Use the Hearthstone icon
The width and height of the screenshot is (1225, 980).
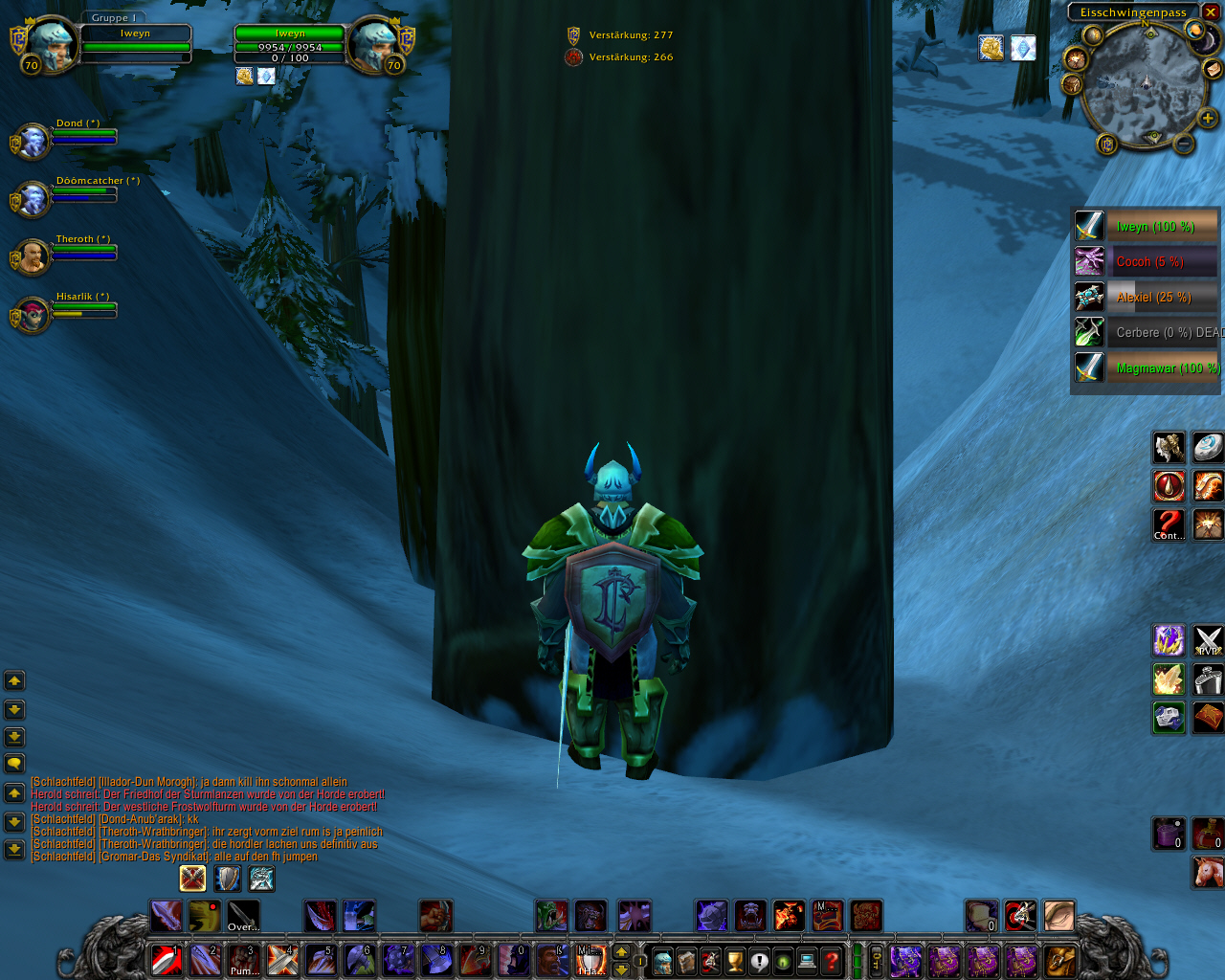[x=1208, y=447]
